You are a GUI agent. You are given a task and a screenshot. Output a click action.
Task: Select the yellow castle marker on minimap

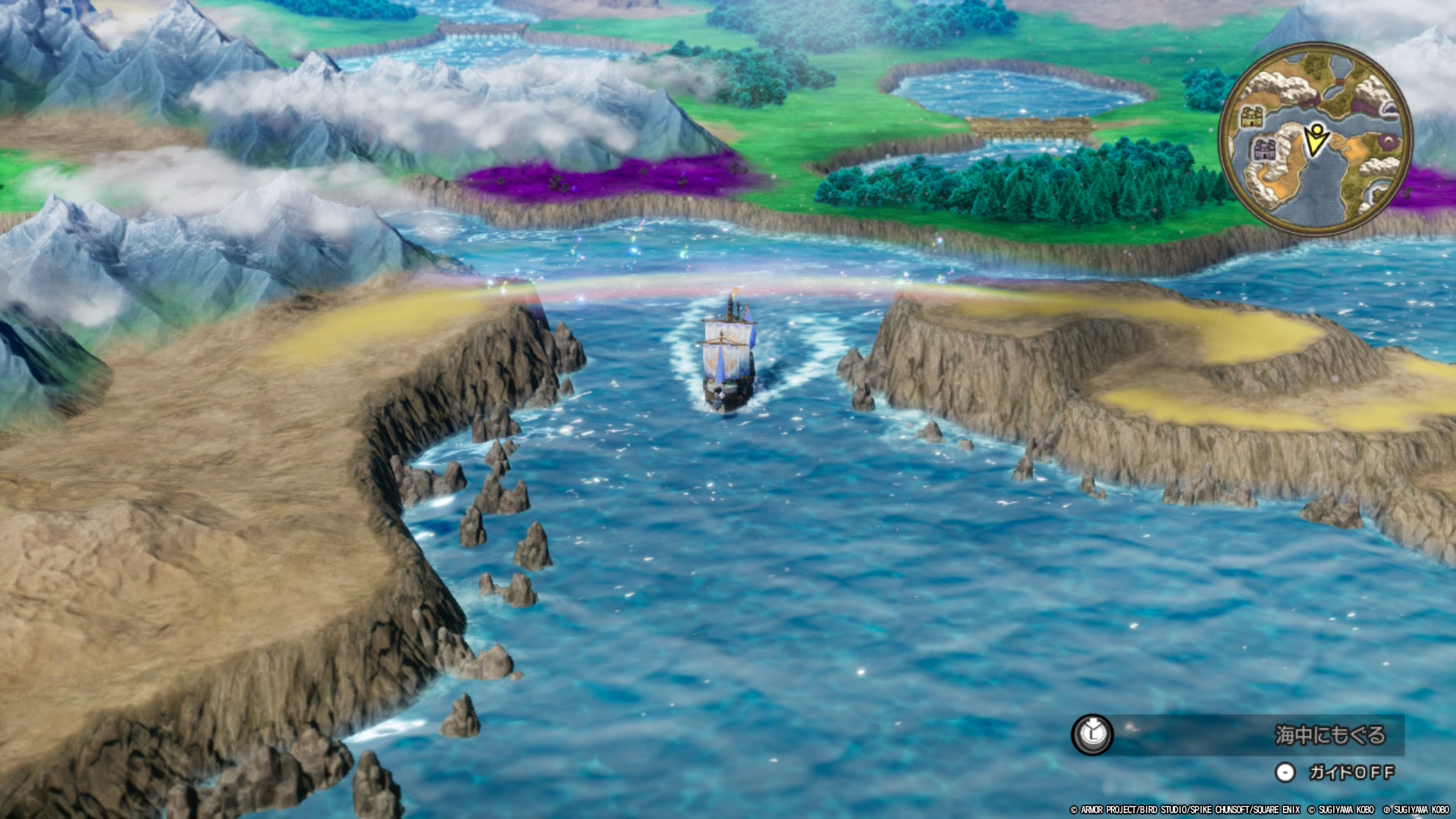(x=1252, y=117)
